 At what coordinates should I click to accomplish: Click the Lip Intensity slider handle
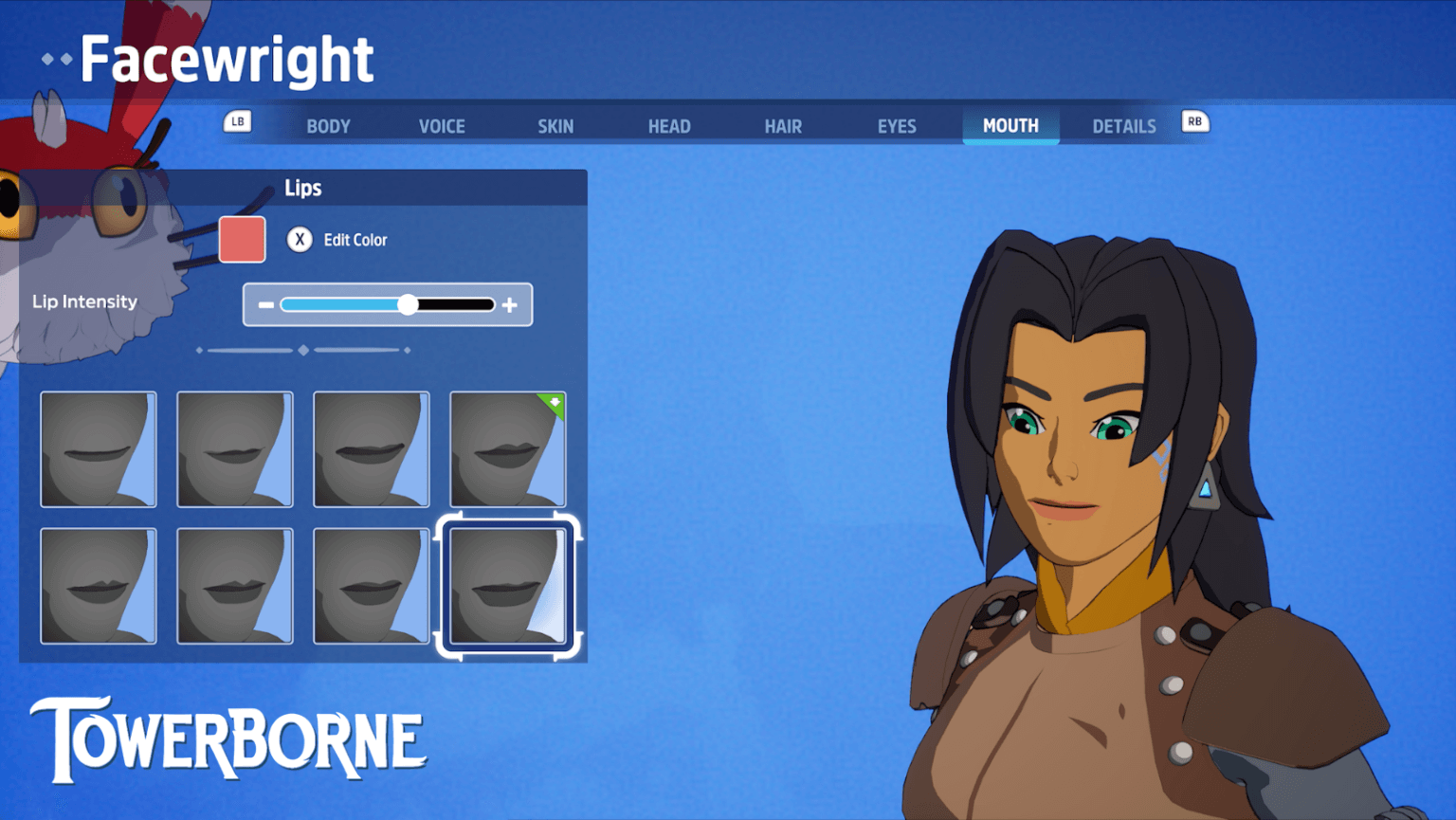pyautogui.click(x=408, y=304)
